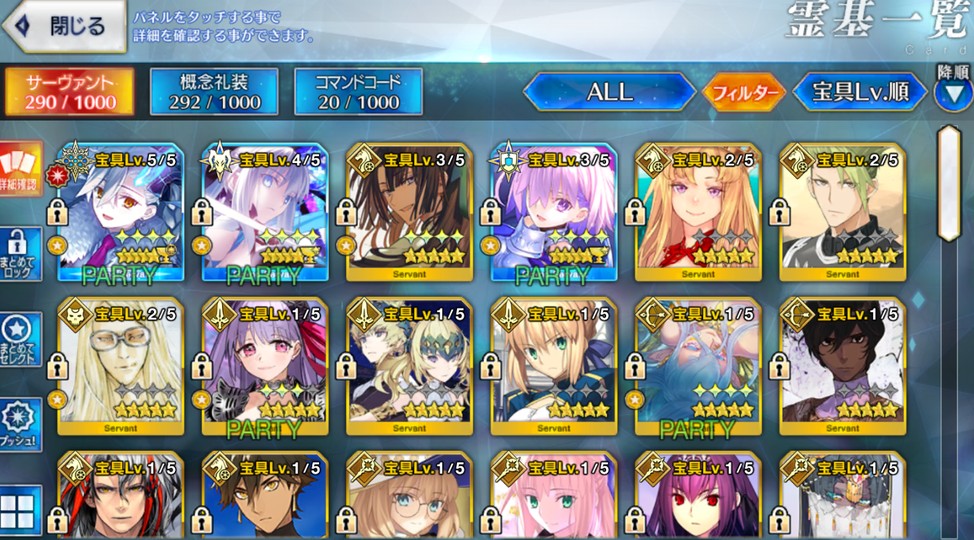974x540 pixels.
Task: Activate the まとめてロック bulk lock button
Action: coord(21,254)
